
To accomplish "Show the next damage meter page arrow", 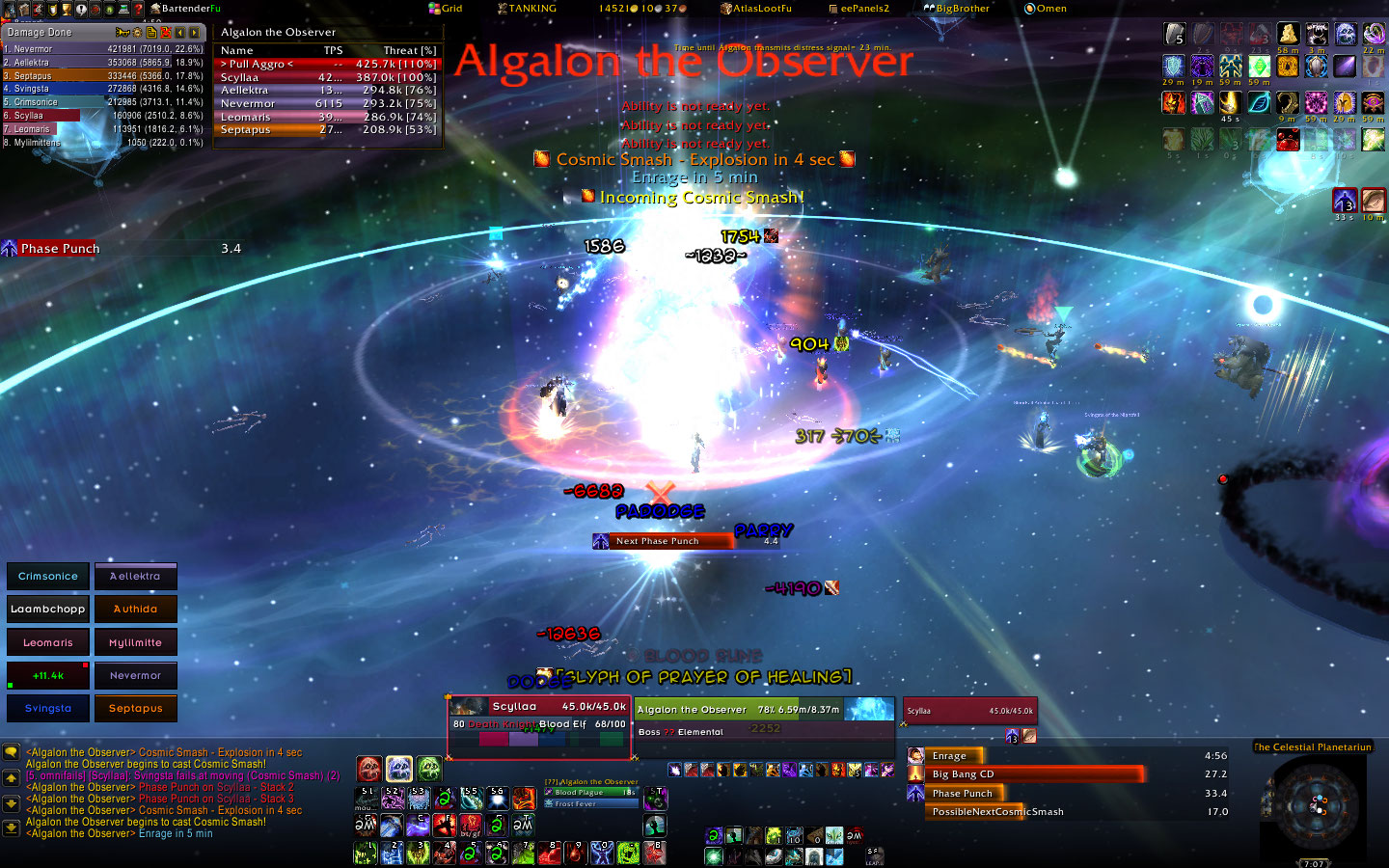I will point(195,32).
